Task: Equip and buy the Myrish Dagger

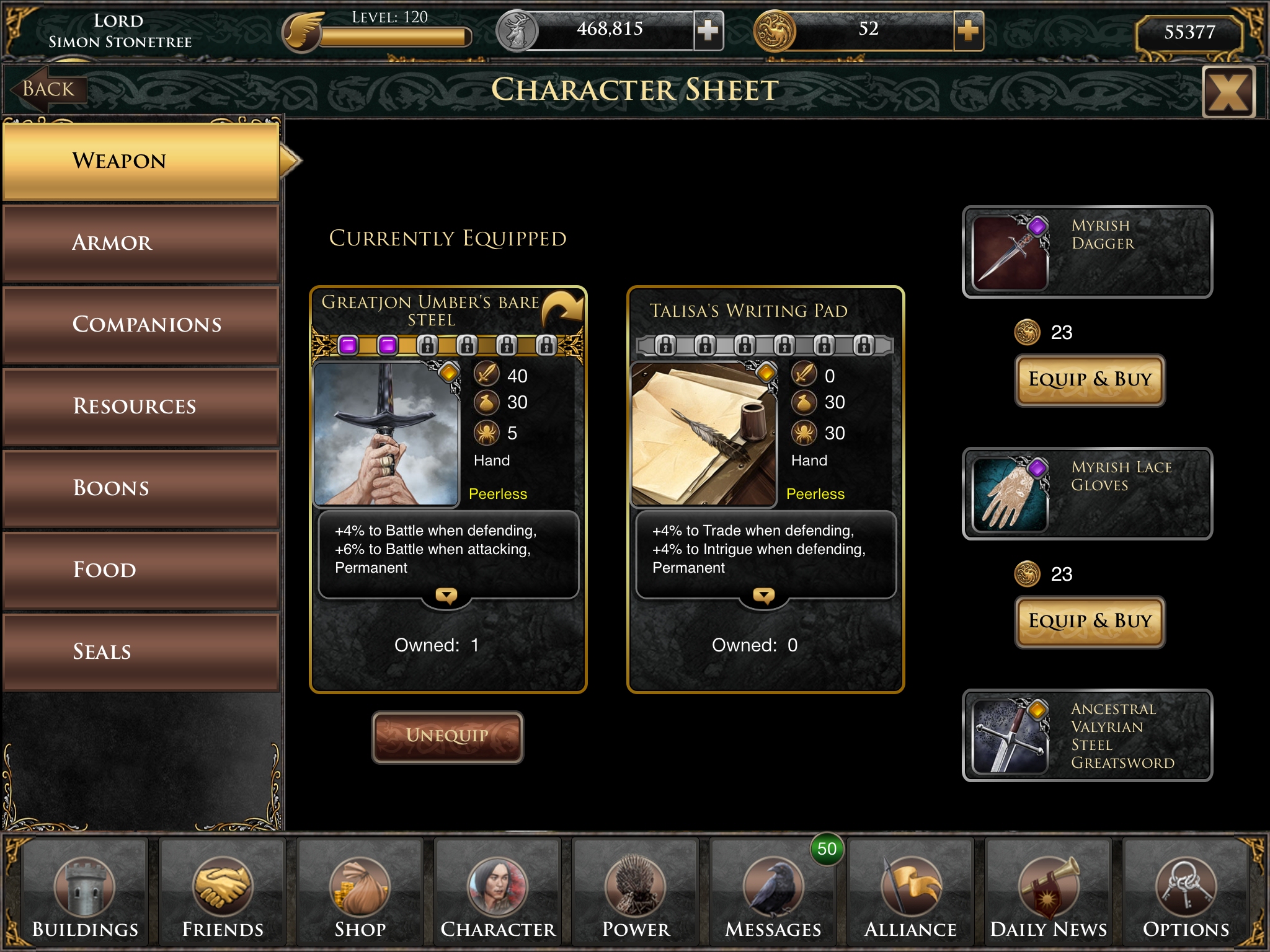Action: click(1090, 379)
